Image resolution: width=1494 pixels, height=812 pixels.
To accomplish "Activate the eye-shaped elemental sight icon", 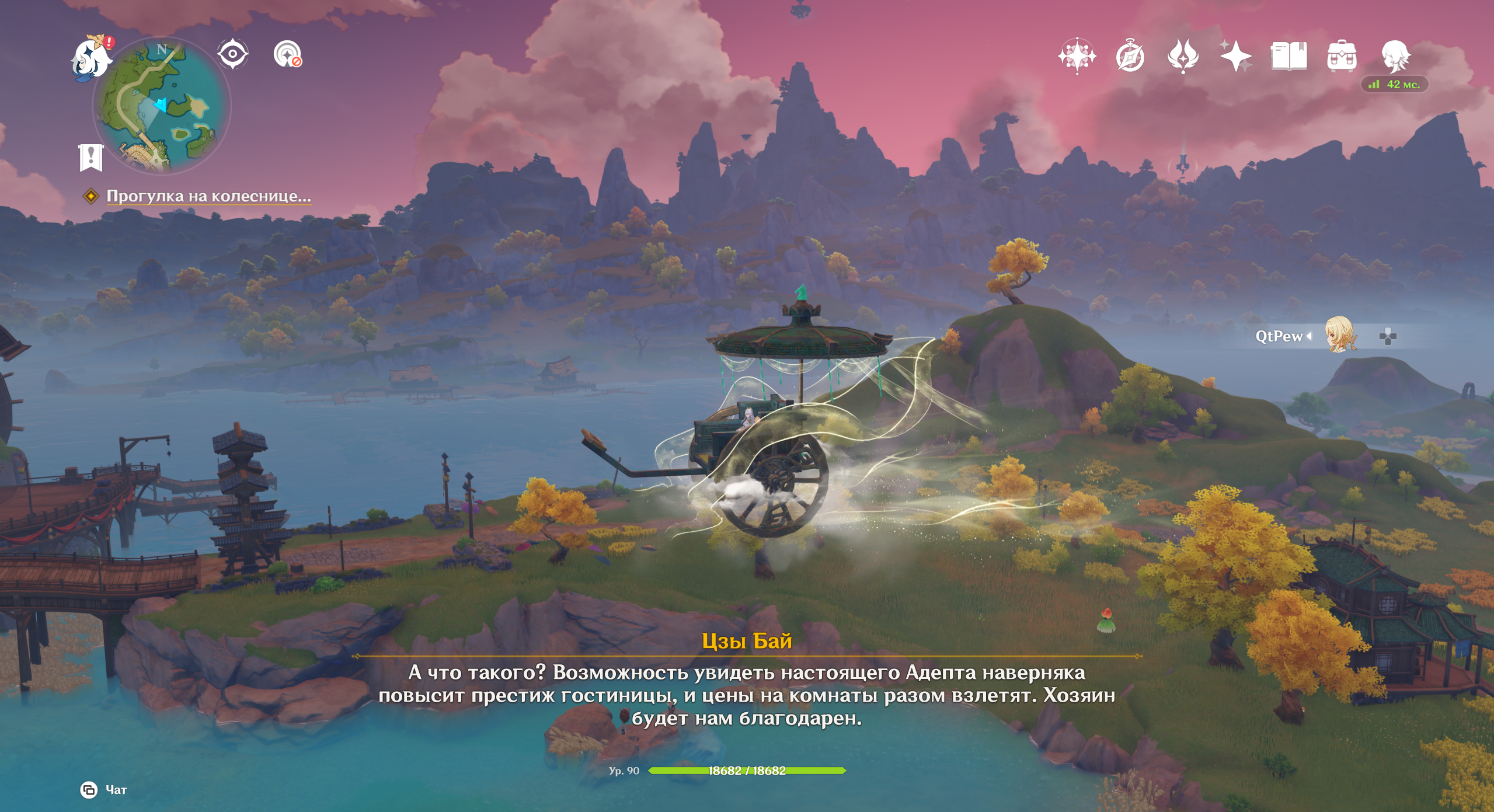I will 232,55.
